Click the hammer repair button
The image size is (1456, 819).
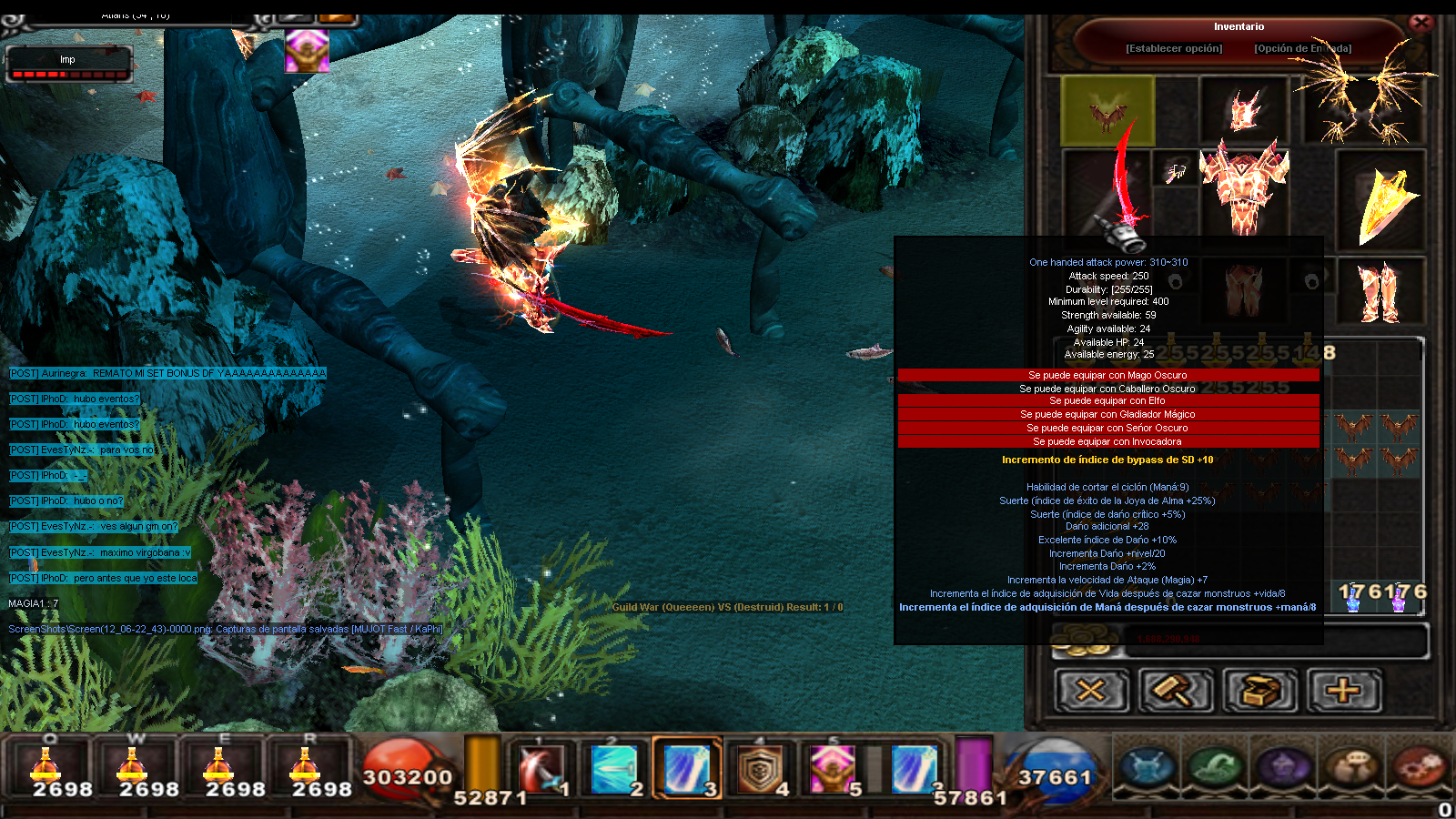1175,691
